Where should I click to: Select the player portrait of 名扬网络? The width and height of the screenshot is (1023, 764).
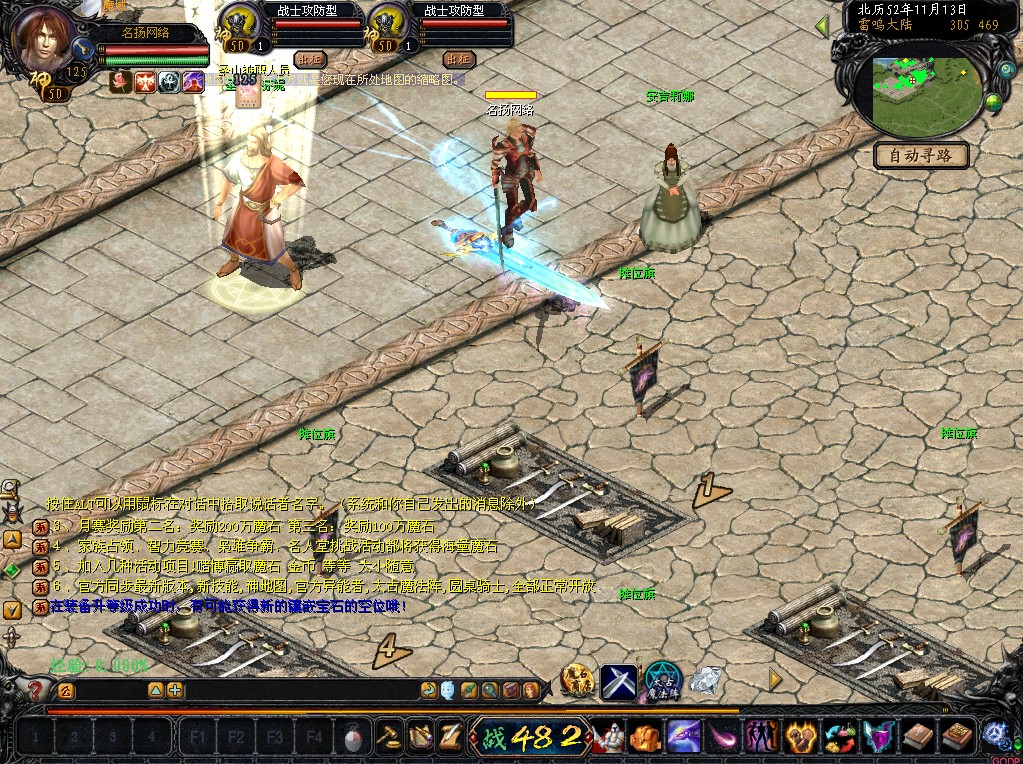click(45, 40)
